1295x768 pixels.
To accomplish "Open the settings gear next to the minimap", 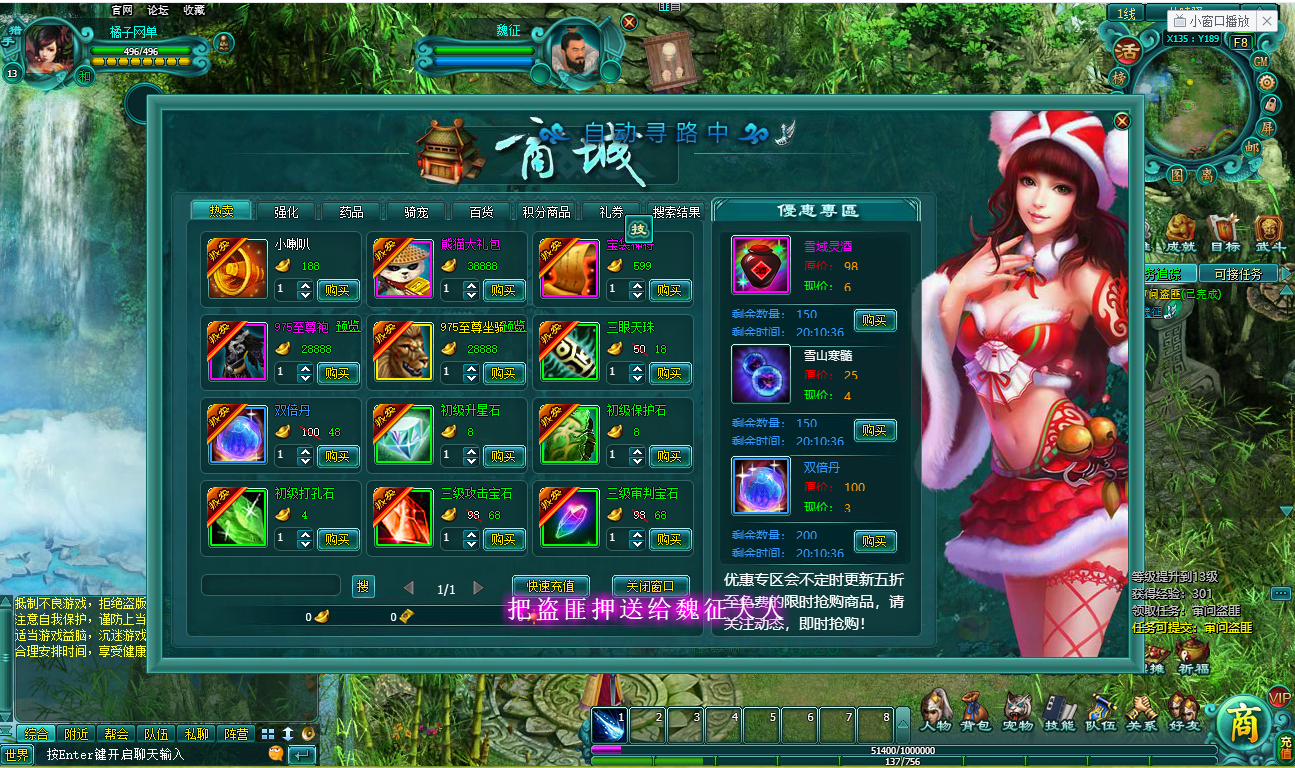I will [1266, 84].
